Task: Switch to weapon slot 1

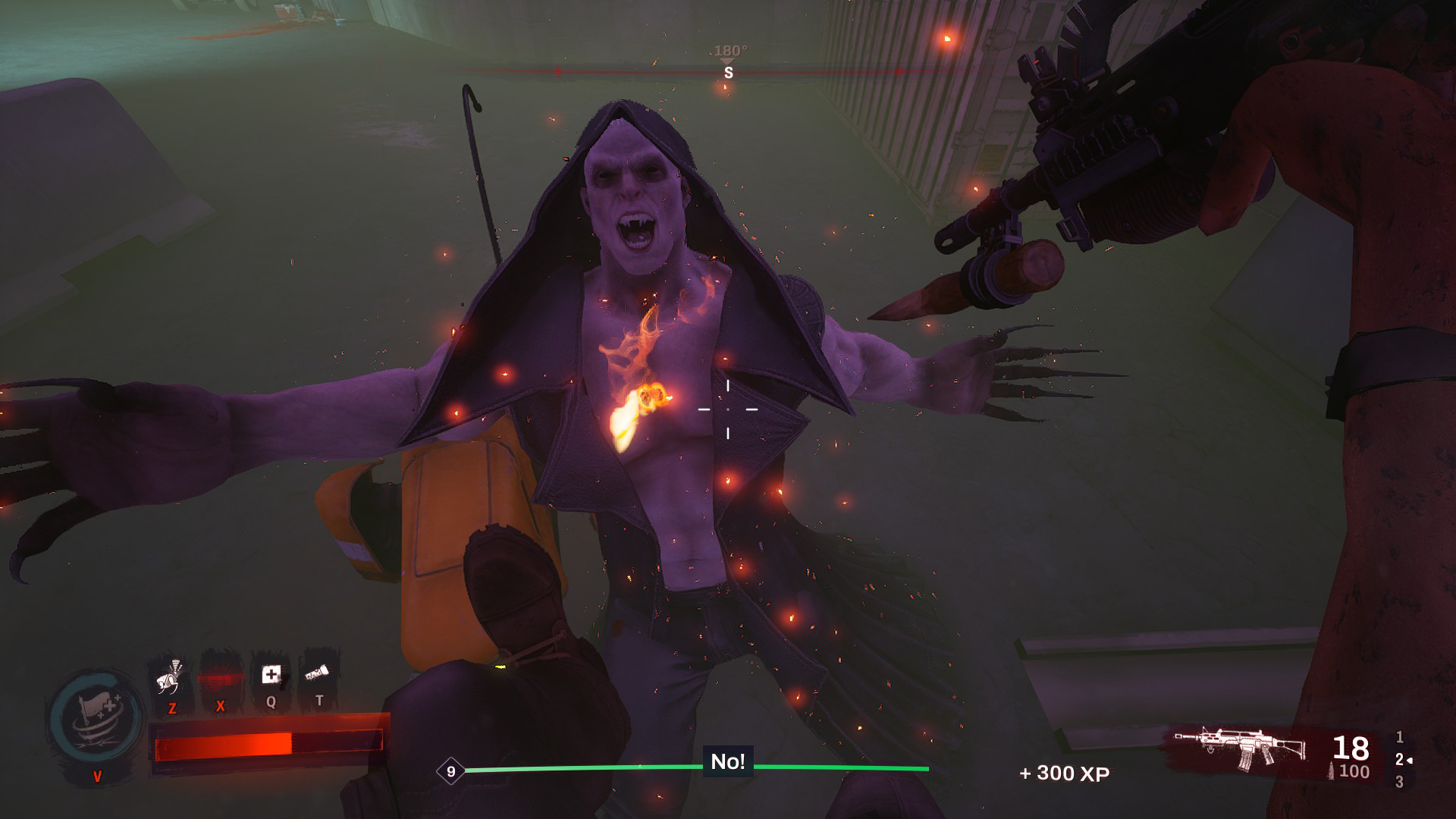Action: (1400, 737)
